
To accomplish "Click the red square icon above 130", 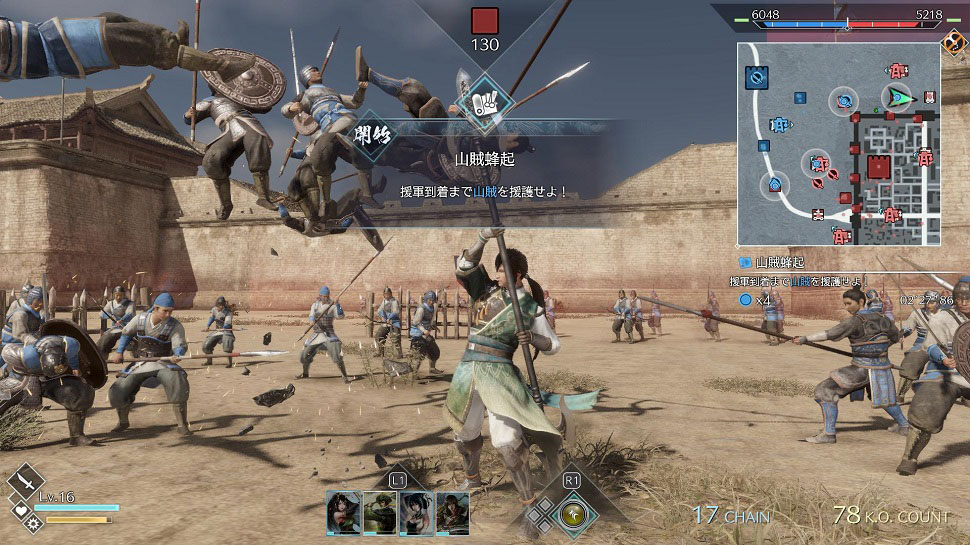I will (485, 21).
